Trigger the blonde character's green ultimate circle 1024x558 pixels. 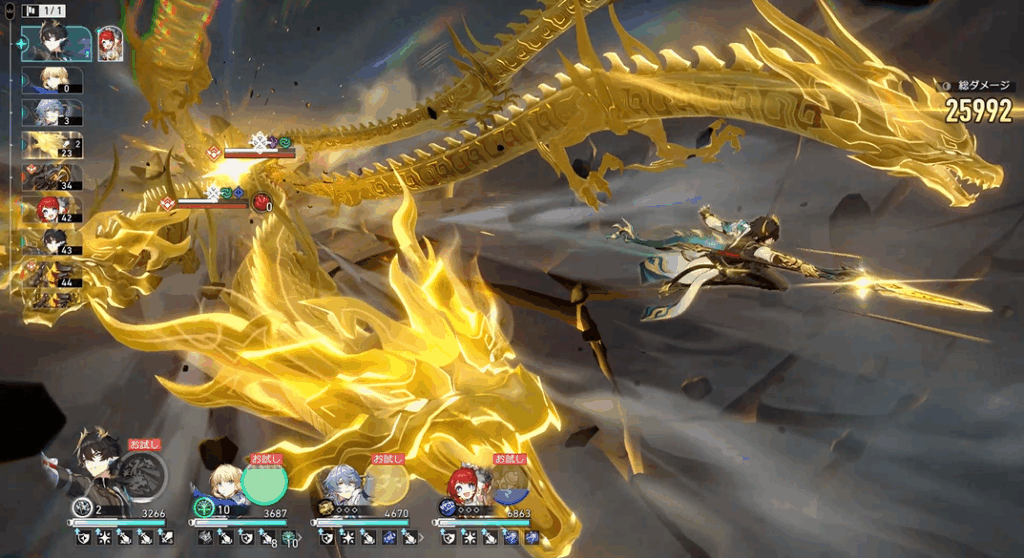(264, 480)
